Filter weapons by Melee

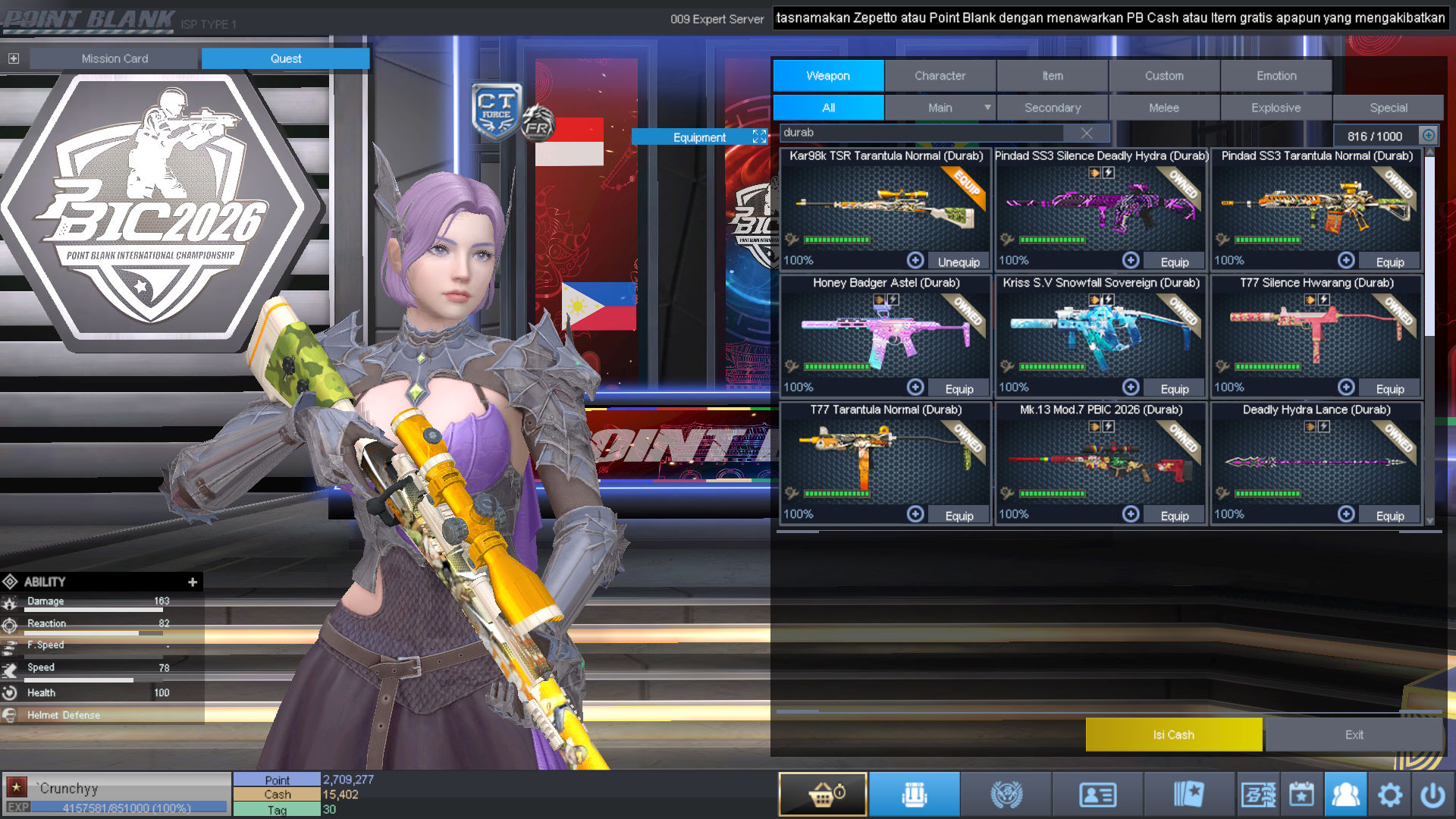tap(1163, 108)
